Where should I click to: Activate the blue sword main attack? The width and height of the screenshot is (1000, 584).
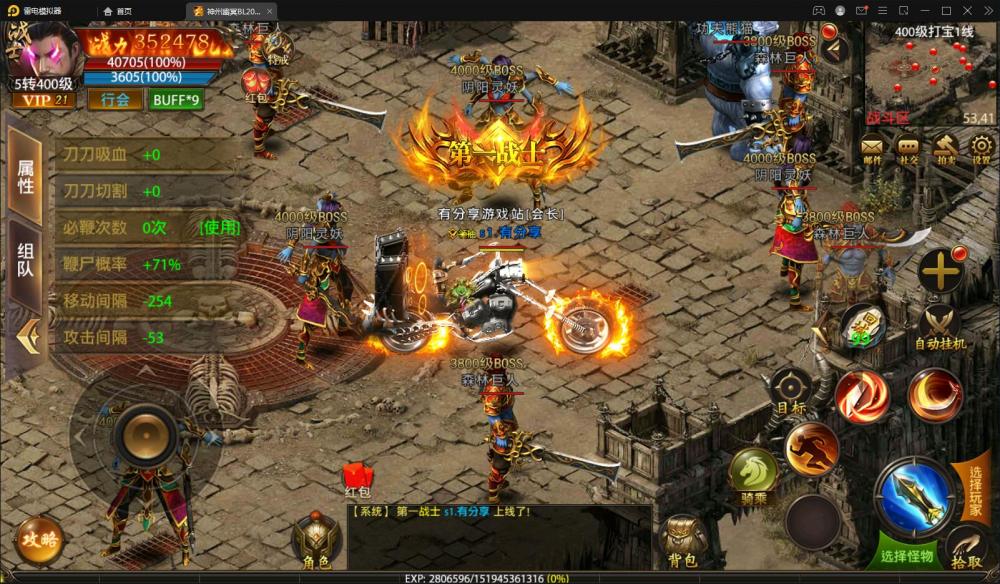[x=913, y=493]
